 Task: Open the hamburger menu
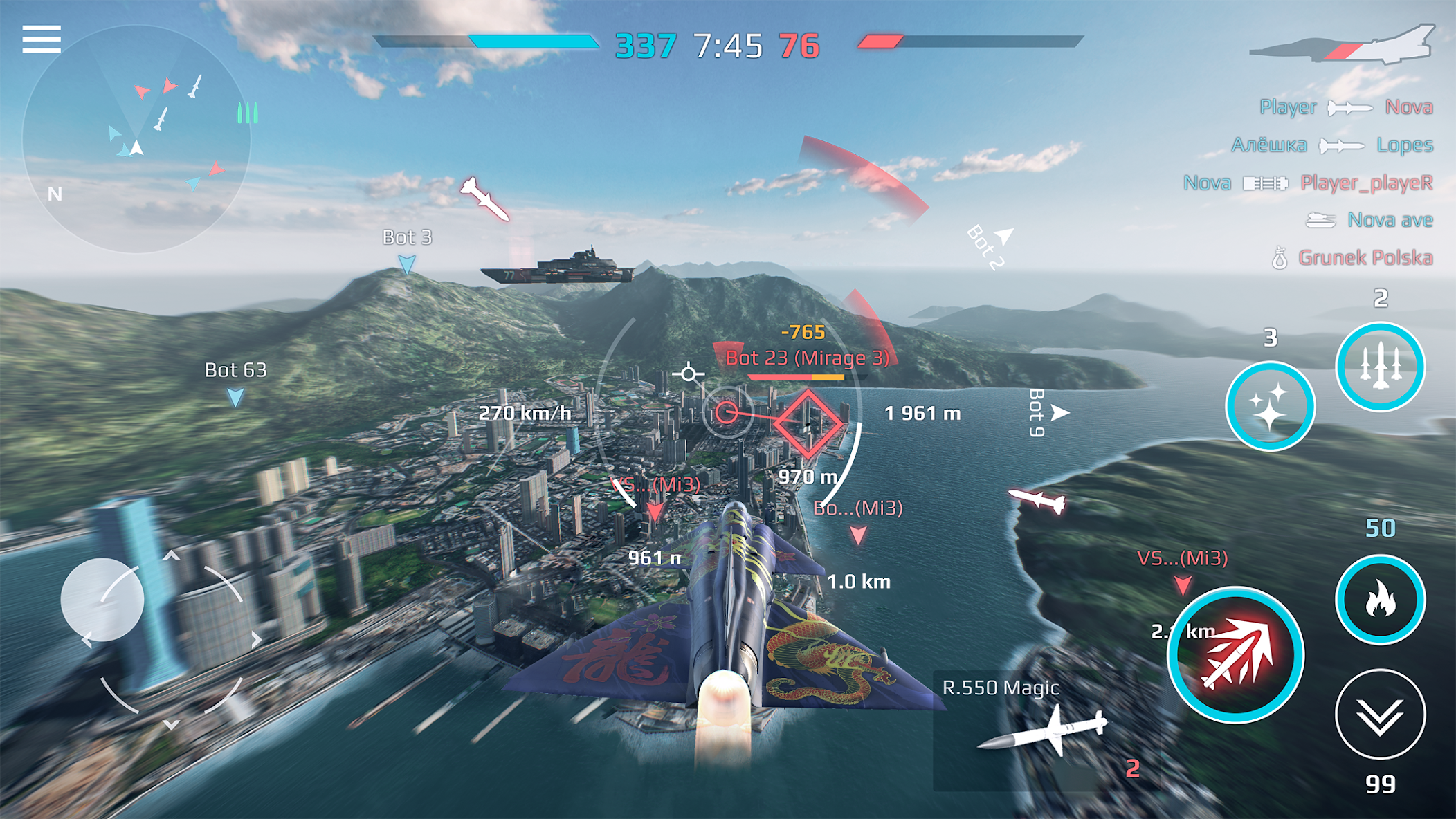42,39
